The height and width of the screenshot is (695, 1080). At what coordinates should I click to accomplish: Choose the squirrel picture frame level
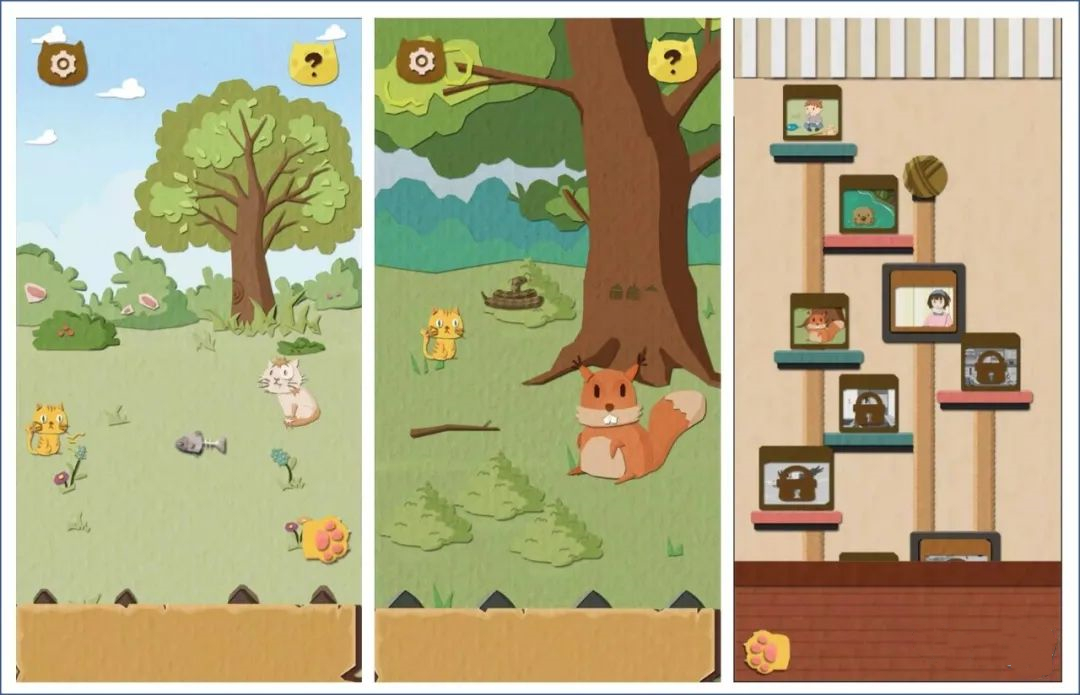coord(819,321)
